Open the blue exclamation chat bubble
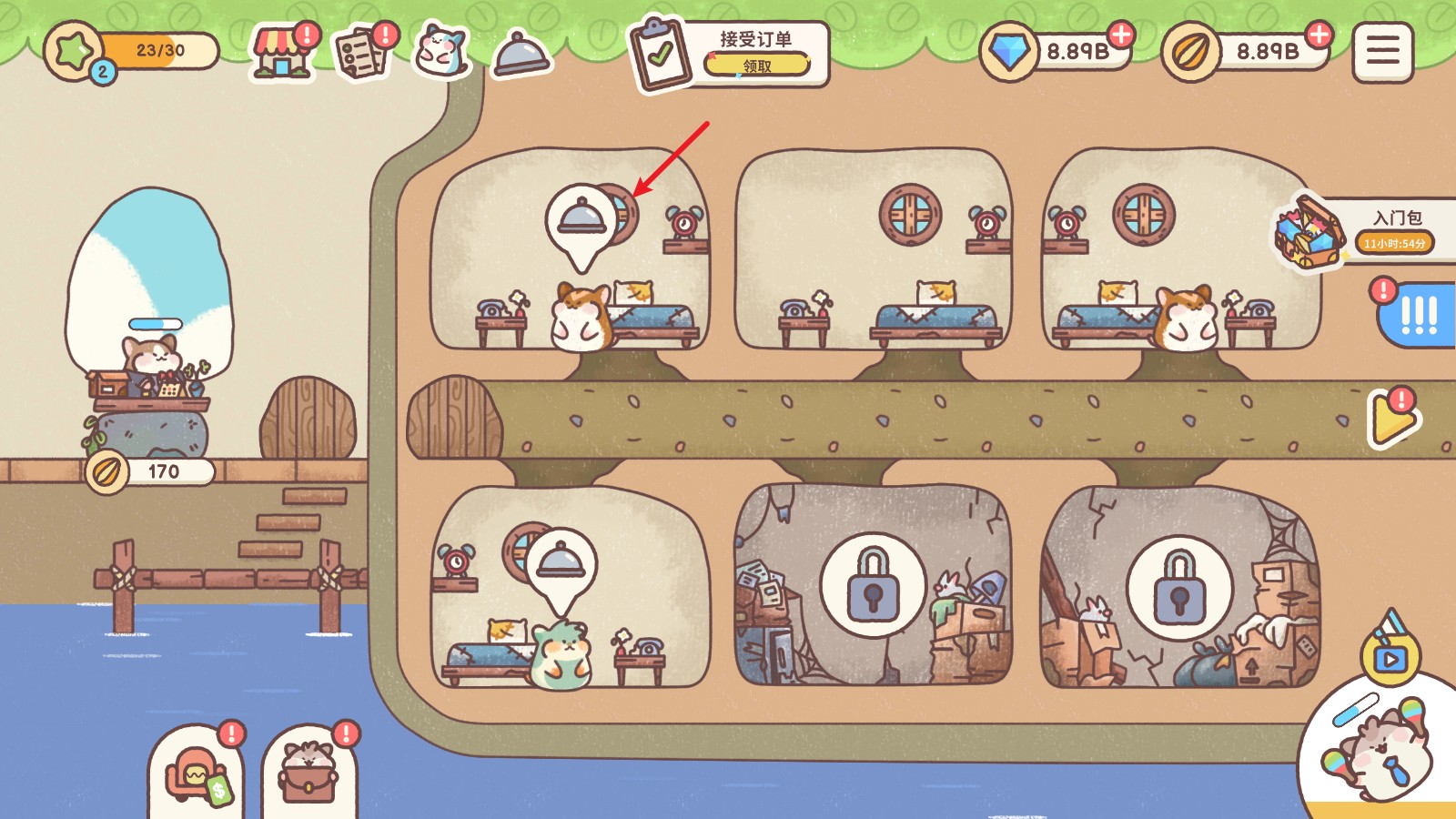The height and width of the screenshot is (819, 1456). click(1418, 315)
